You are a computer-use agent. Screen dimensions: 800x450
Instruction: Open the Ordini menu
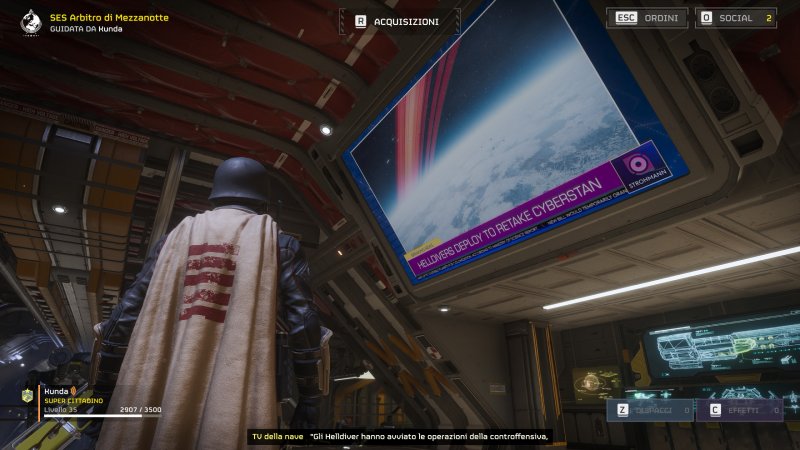646,18
